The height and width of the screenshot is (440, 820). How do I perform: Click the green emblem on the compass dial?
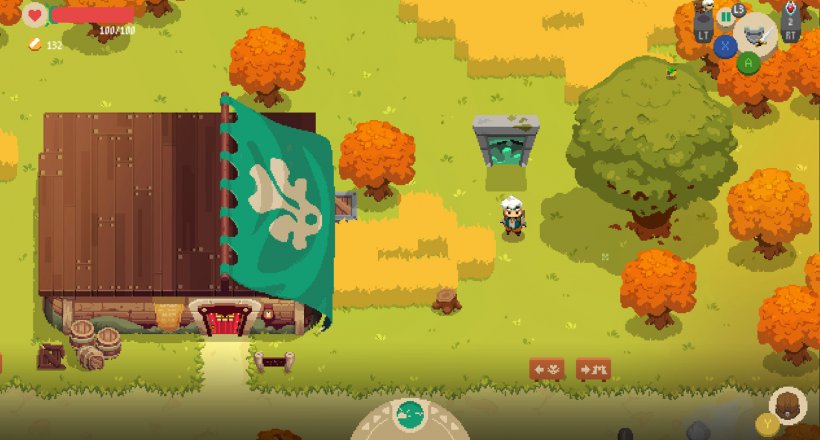(410, 412)
